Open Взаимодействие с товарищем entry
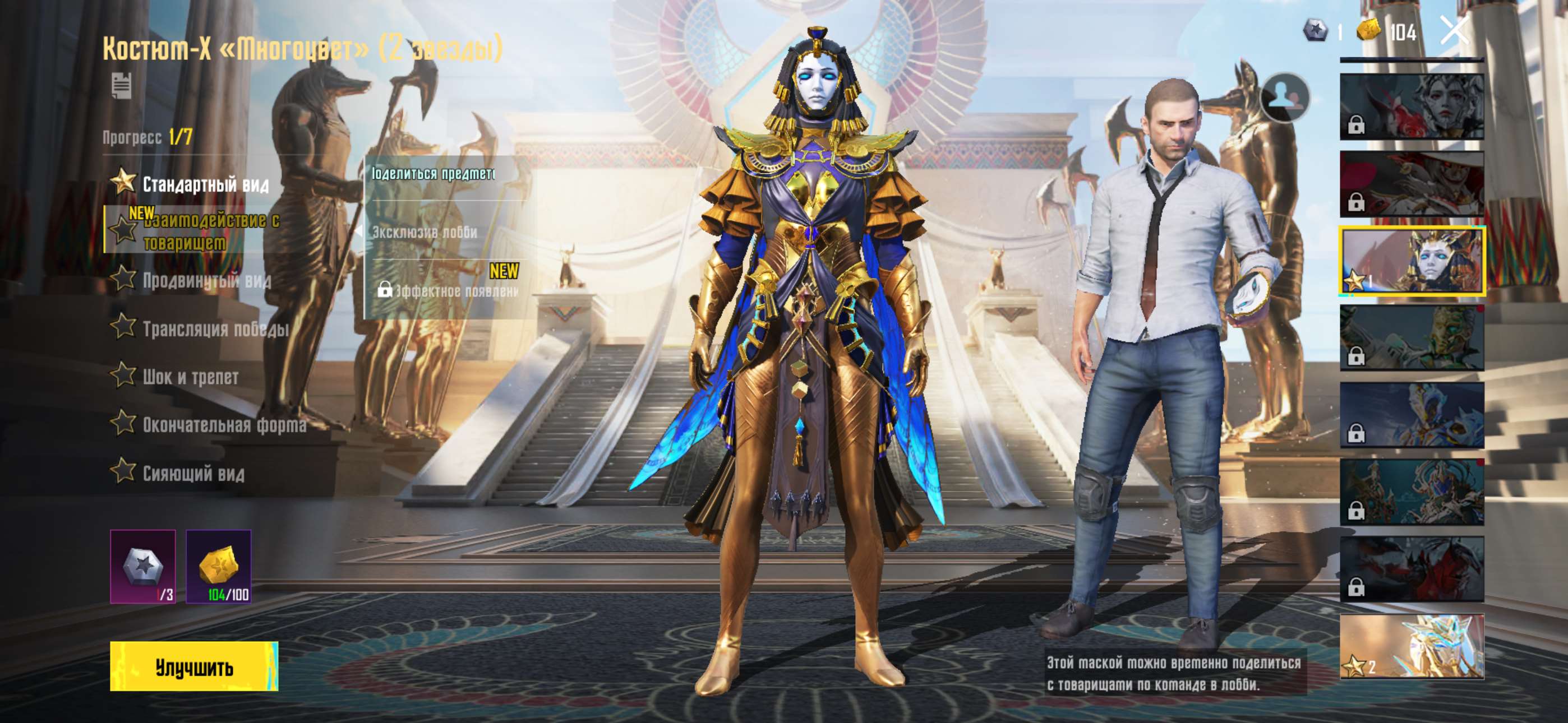Screen dimensions: 1568x723 coord(211,231)
